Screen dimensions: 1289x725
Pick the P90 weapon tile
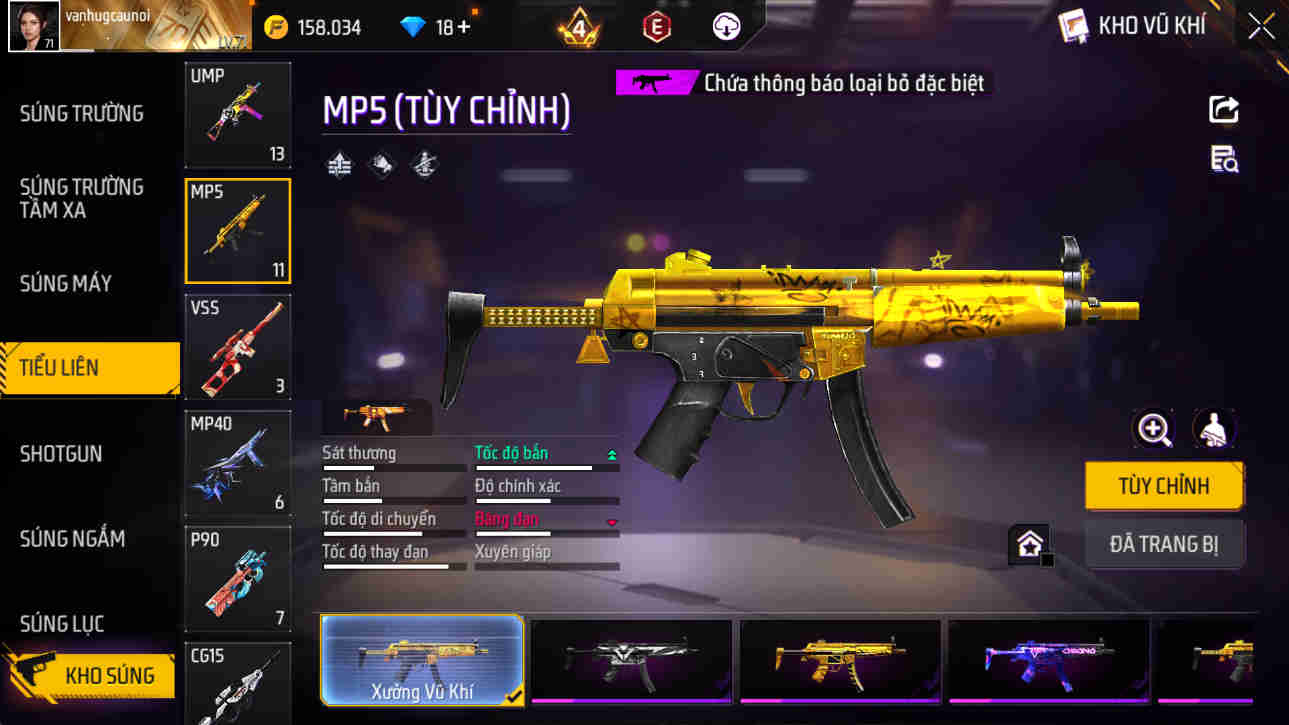coord(238,578)
